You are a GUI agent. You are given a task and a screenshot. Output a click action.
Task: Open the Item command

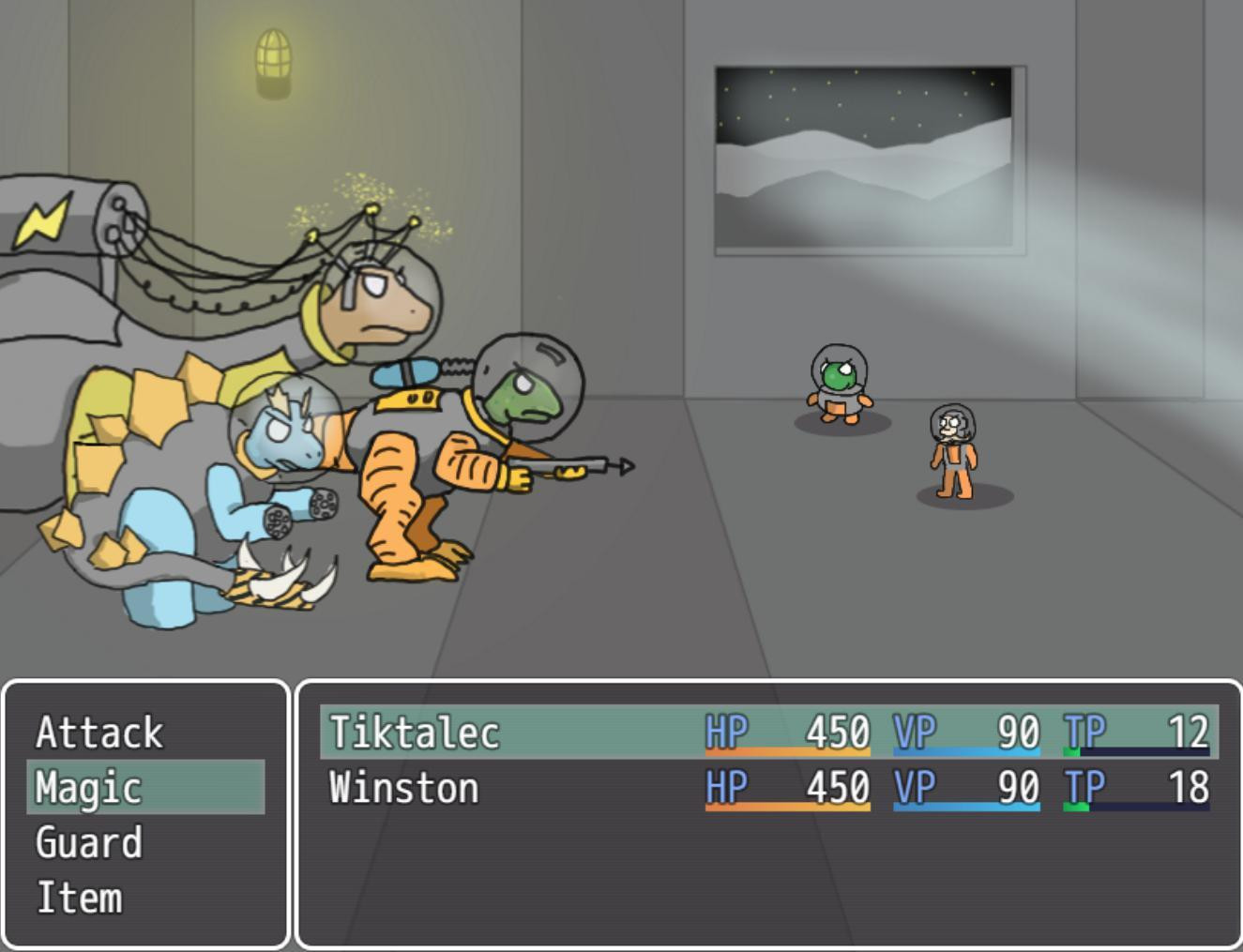(x=80, y=898)
